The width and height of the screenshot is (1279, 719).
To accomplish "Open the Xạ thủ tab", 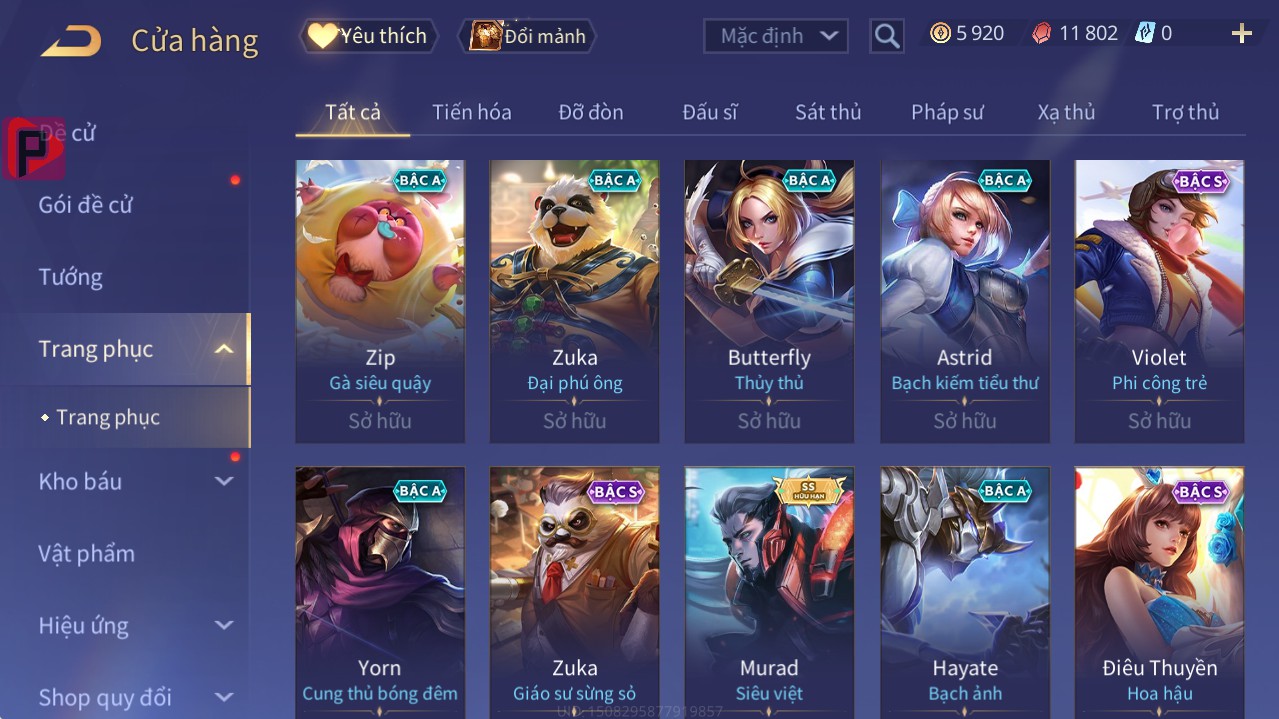I will (1066, 112).
